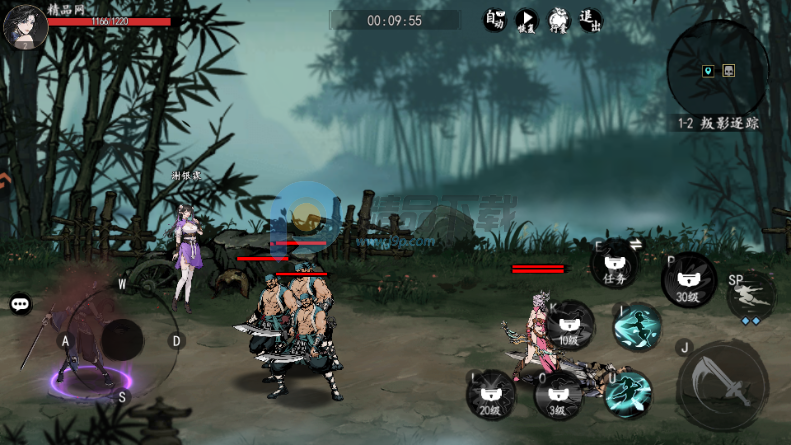
Task: Activate the SP special dash skill
Action: [751, 295]
